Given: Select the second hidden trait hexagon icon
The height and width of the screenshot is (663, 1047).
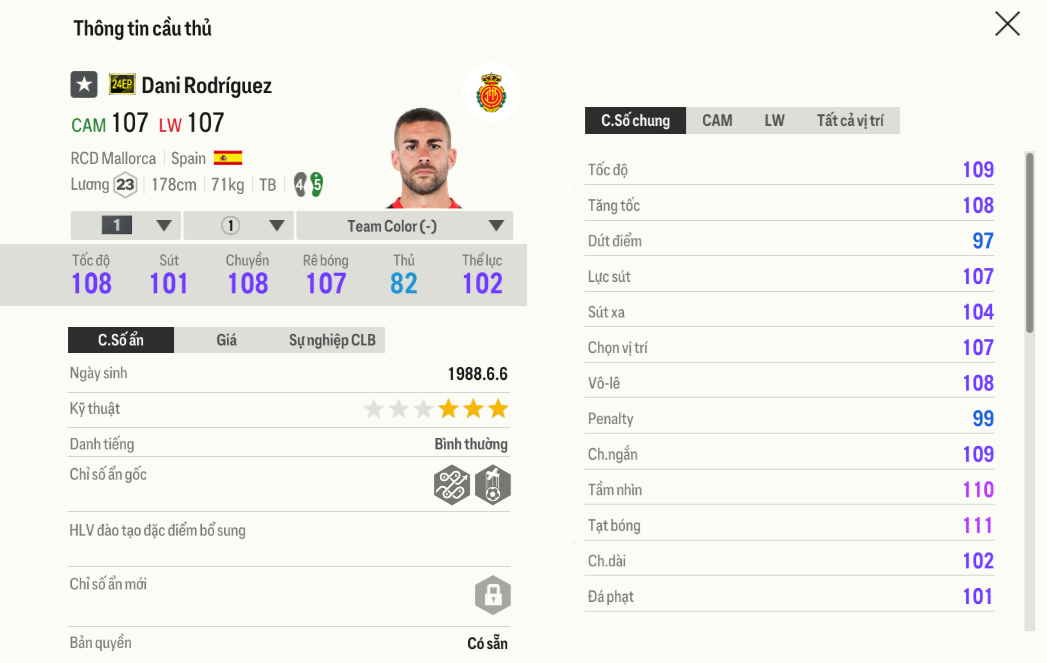Looking at the screenshot, I should coord(493,485).
